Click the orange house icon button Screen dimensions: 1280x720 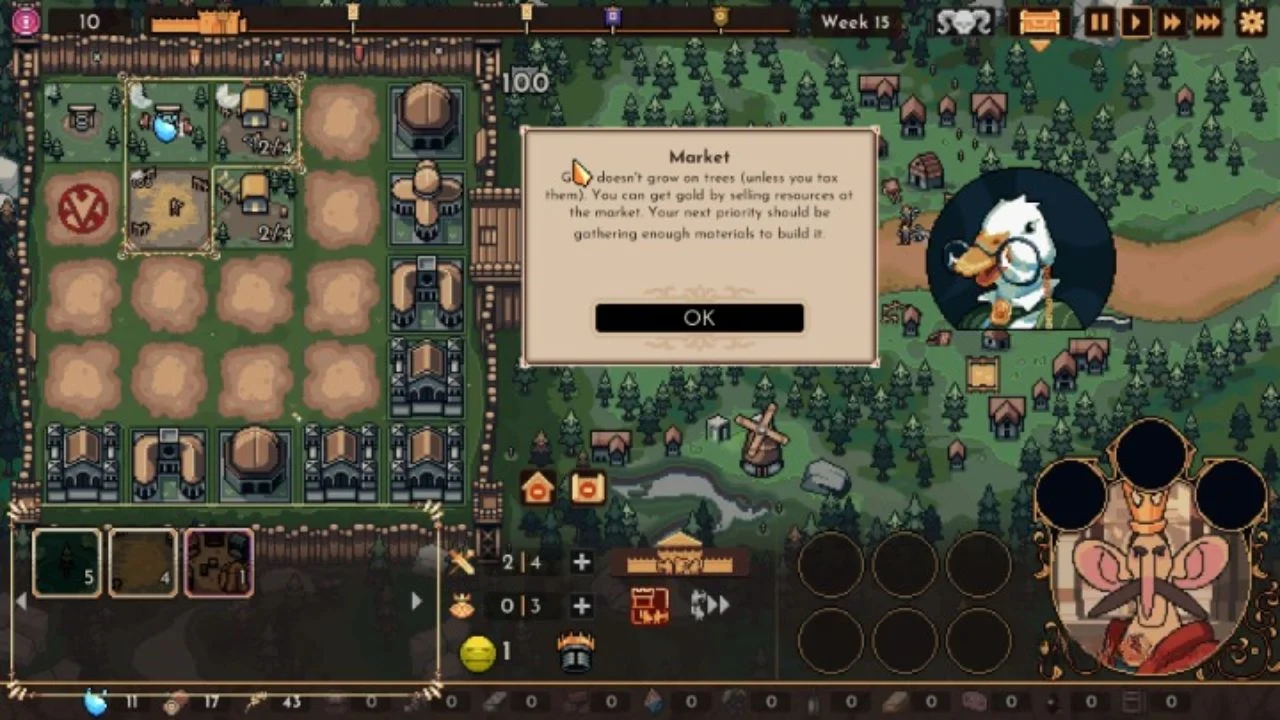pyautogui.click(x=538, y=487)
